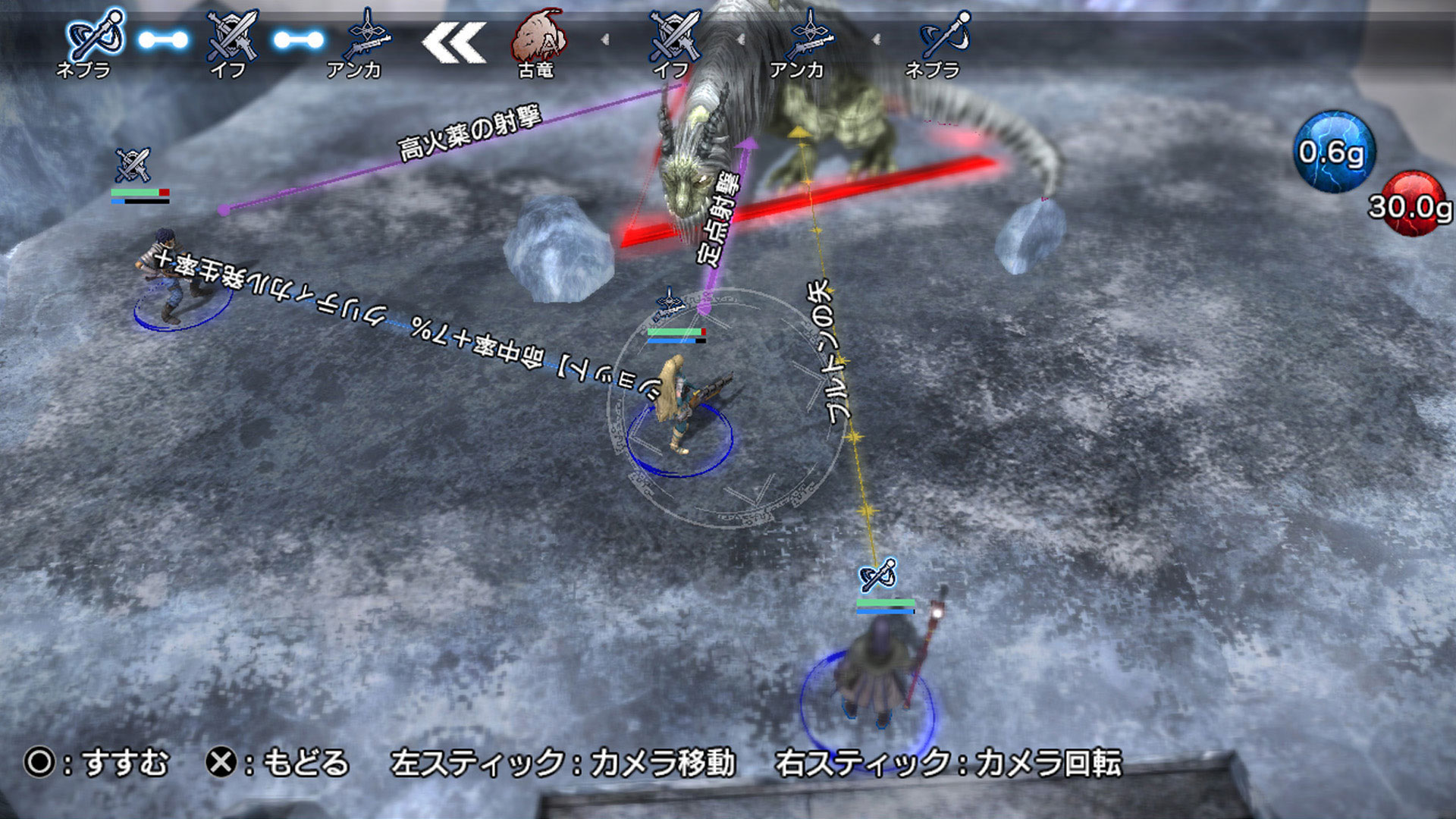Select the chain-linked ネブラ turn icon

pos(94,36)
